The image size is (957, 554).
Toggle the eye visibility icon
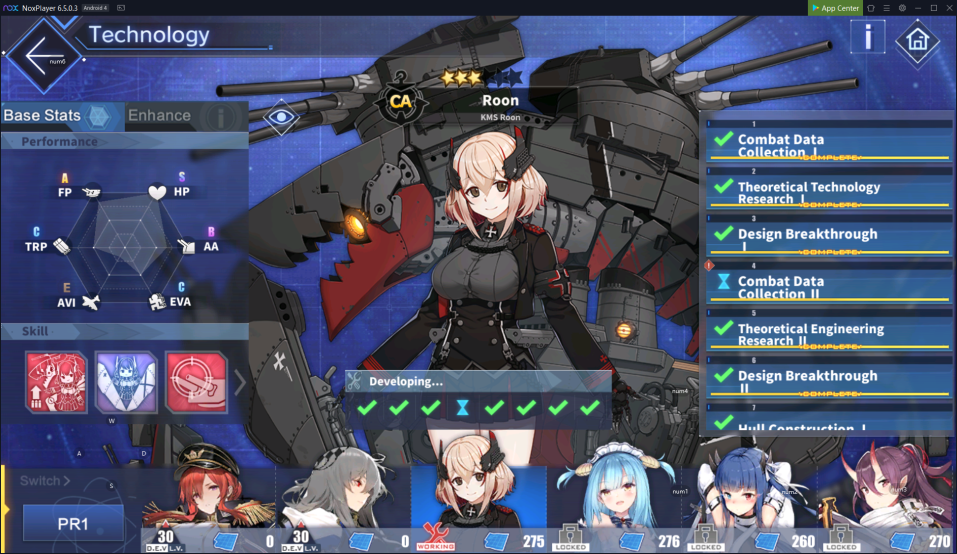pyautogui.click(x=282, y=118)
